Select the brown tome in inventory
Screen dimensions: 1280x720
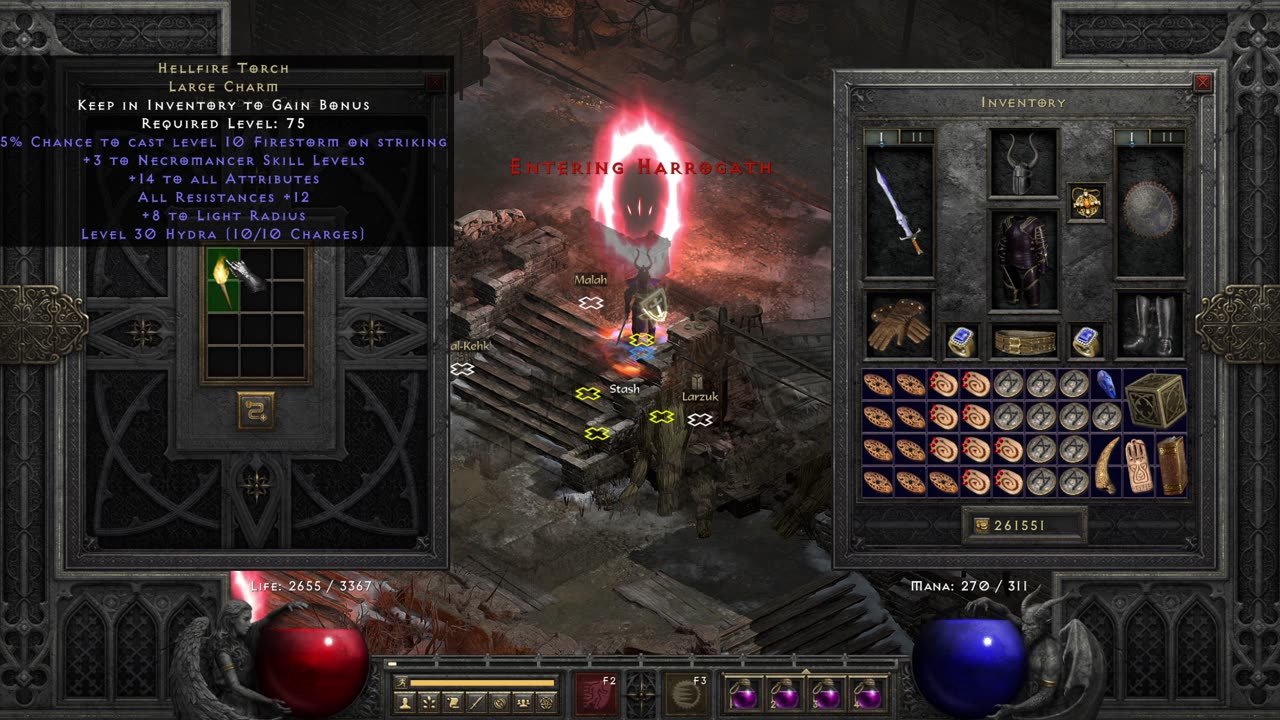(1171, 465)
